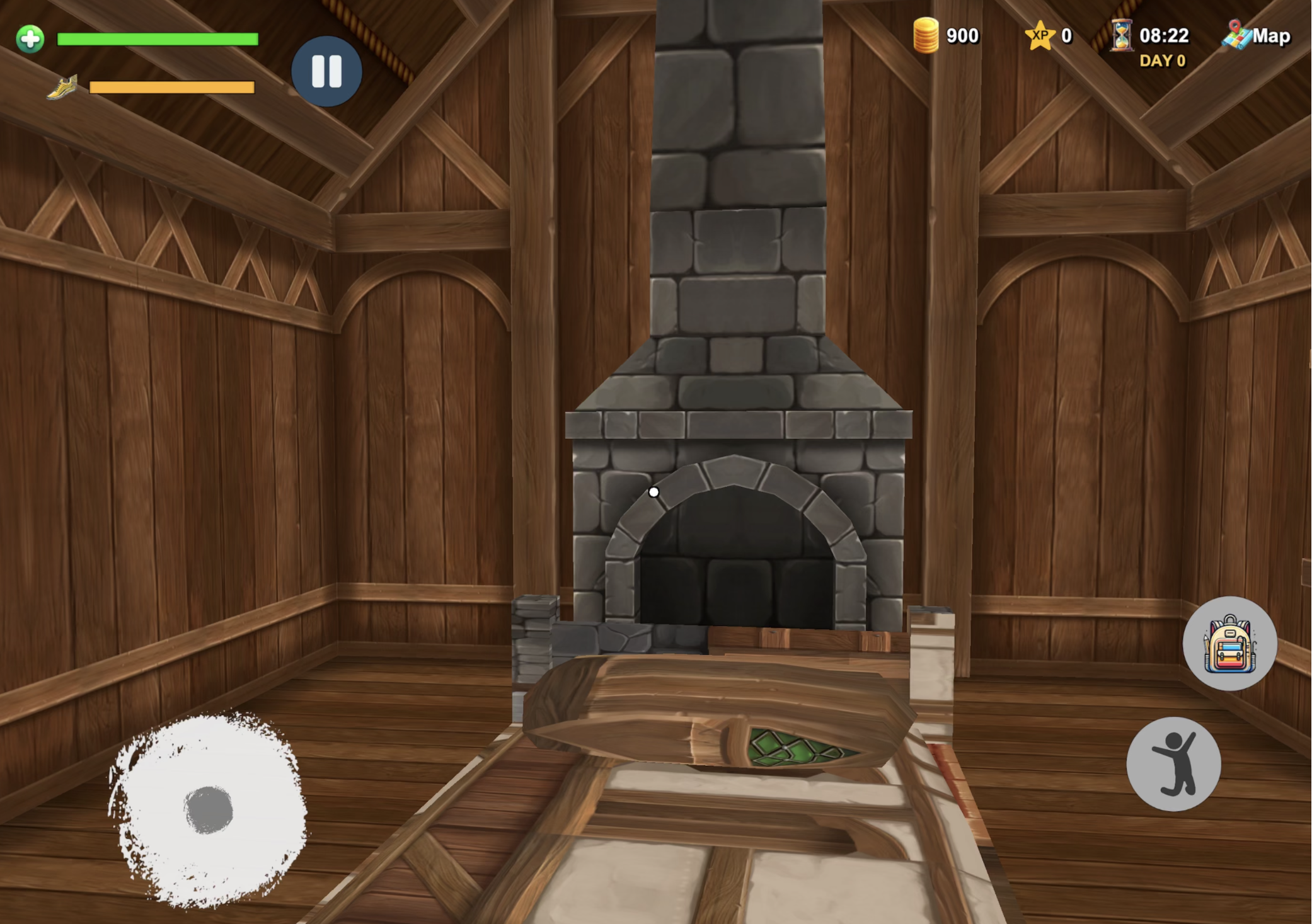
Task: Tap the Map text label
Action: 1272,37
